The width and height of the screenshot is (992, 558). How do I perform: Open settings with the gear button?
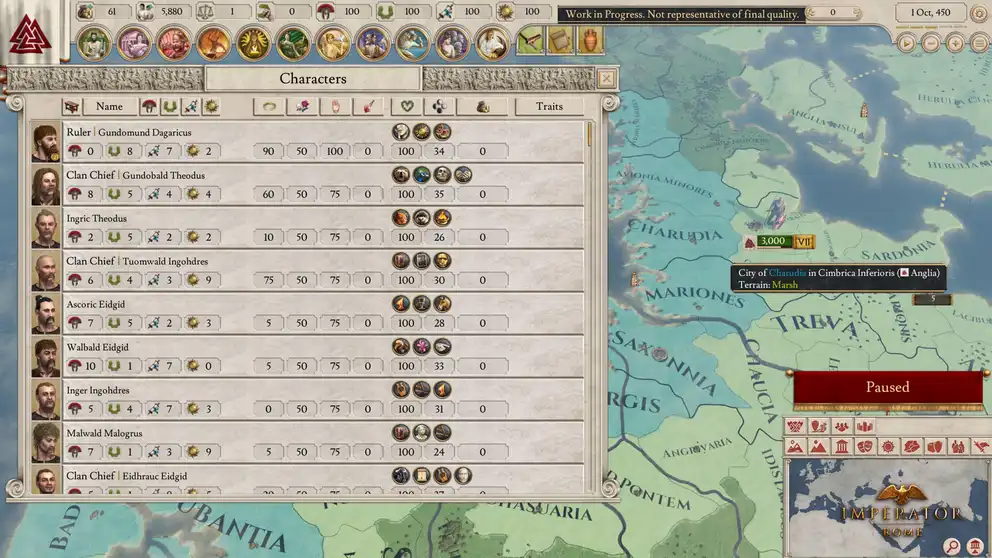click(x=979, y=13)
